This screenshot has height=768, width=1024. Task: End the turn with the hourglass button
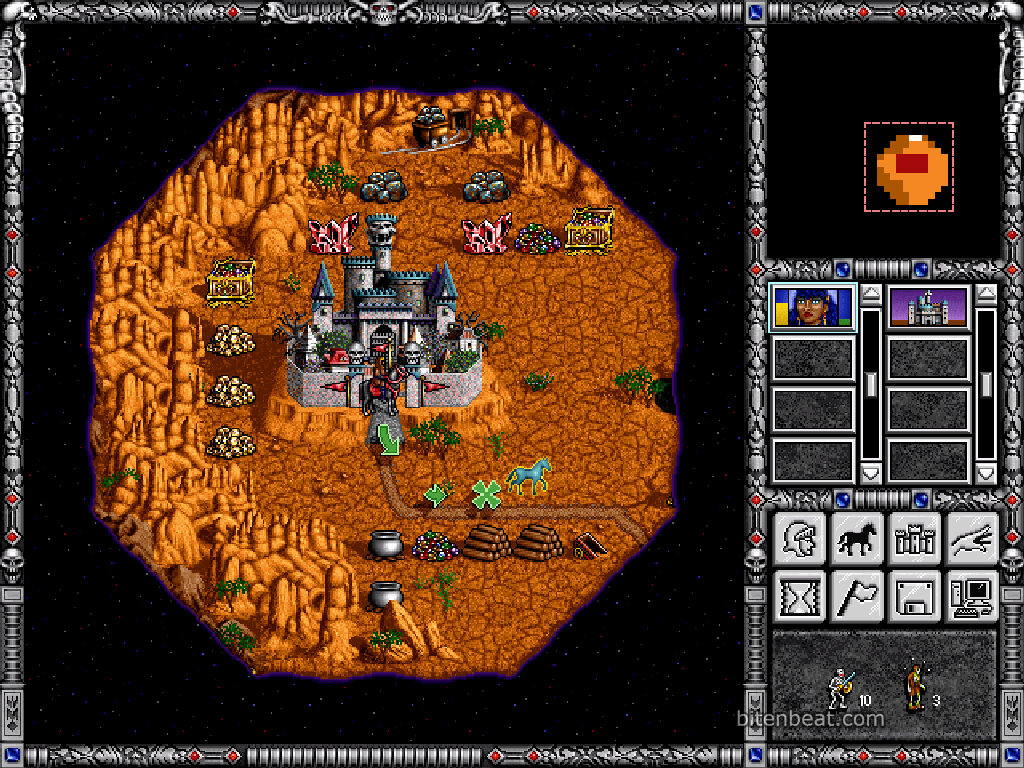coord(799,597)
